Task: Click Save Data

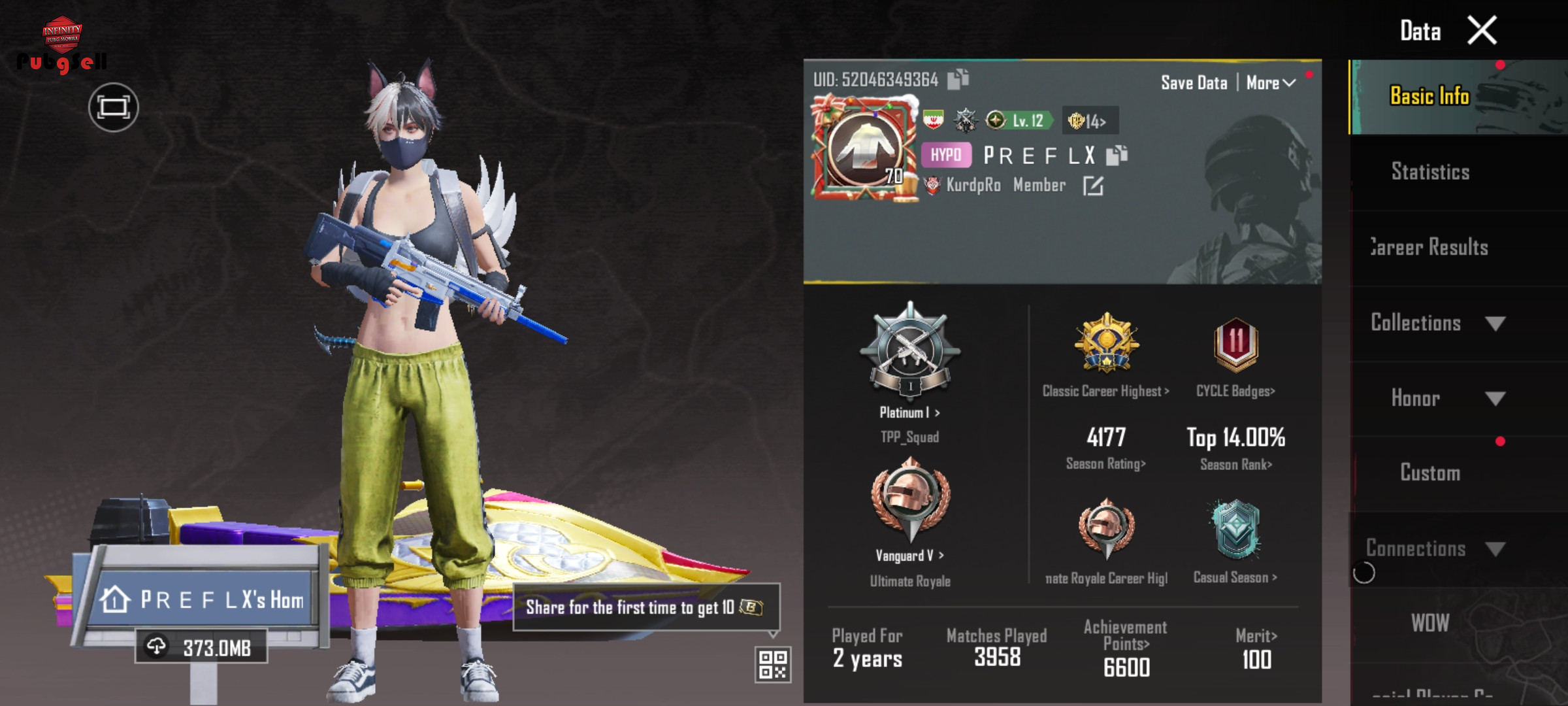Action: (1194, 83)
